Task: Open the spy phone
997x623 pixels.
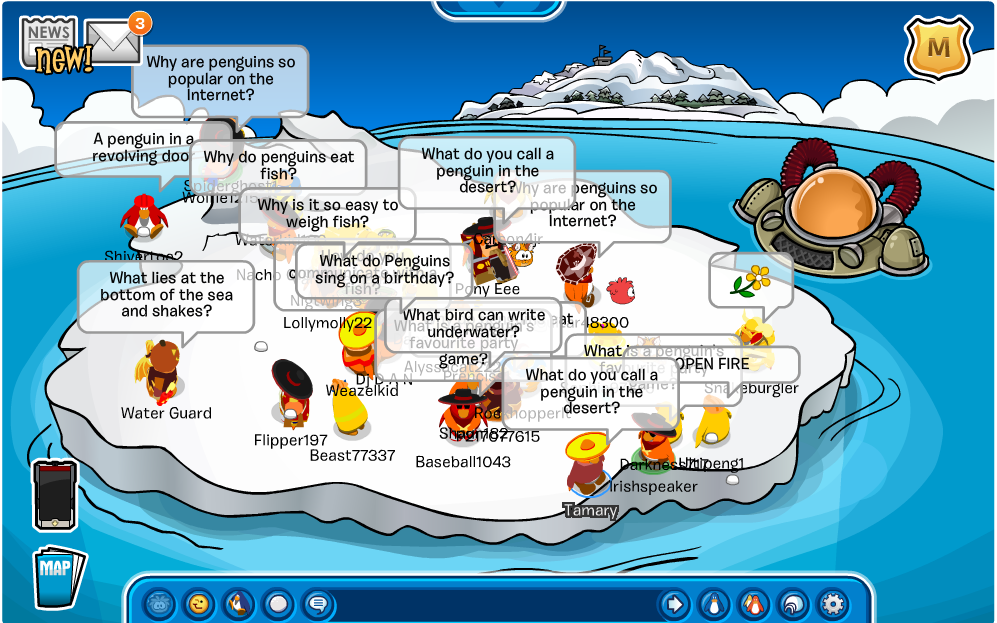Action: coord(54,494)
